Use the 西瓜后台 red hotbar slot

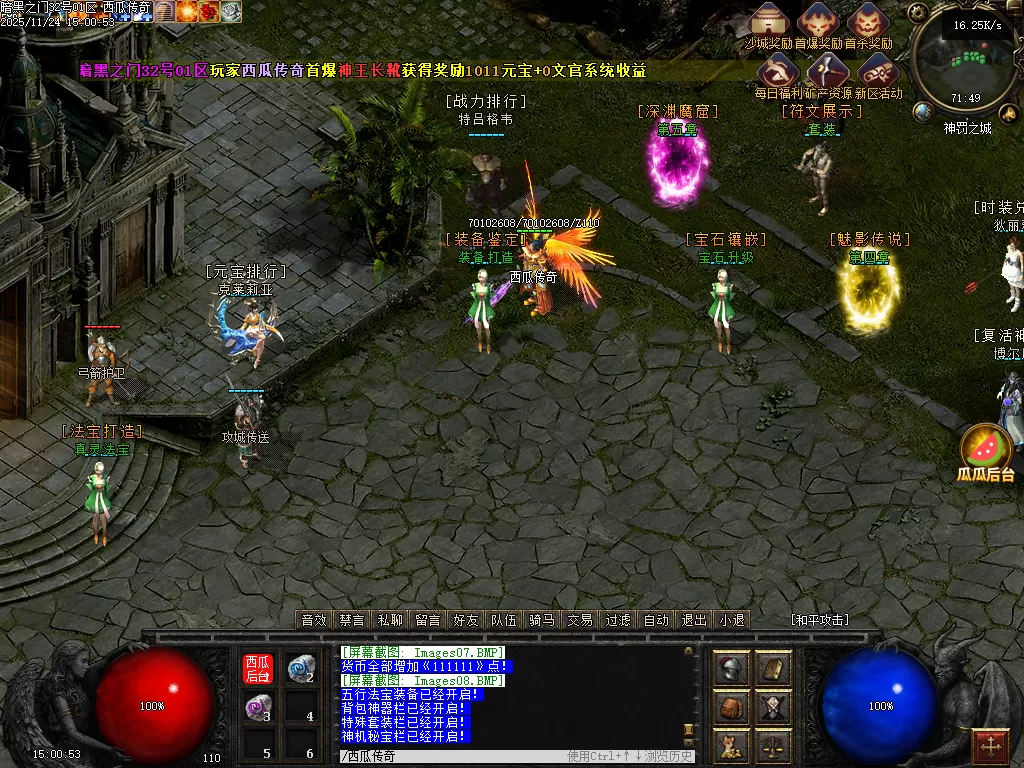258,669
